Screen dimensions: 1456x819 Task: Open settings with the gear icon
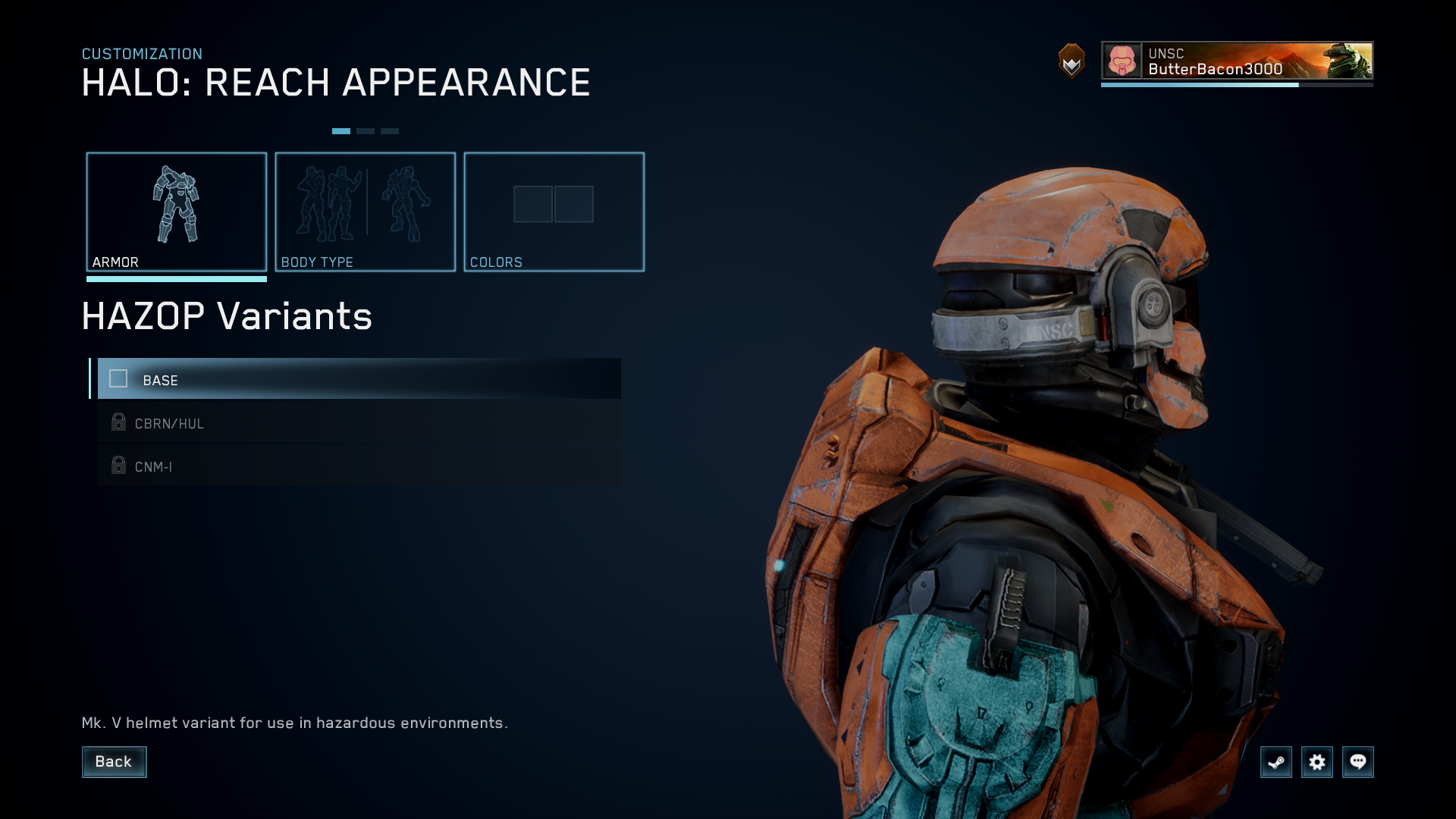tap(1318, 762)
